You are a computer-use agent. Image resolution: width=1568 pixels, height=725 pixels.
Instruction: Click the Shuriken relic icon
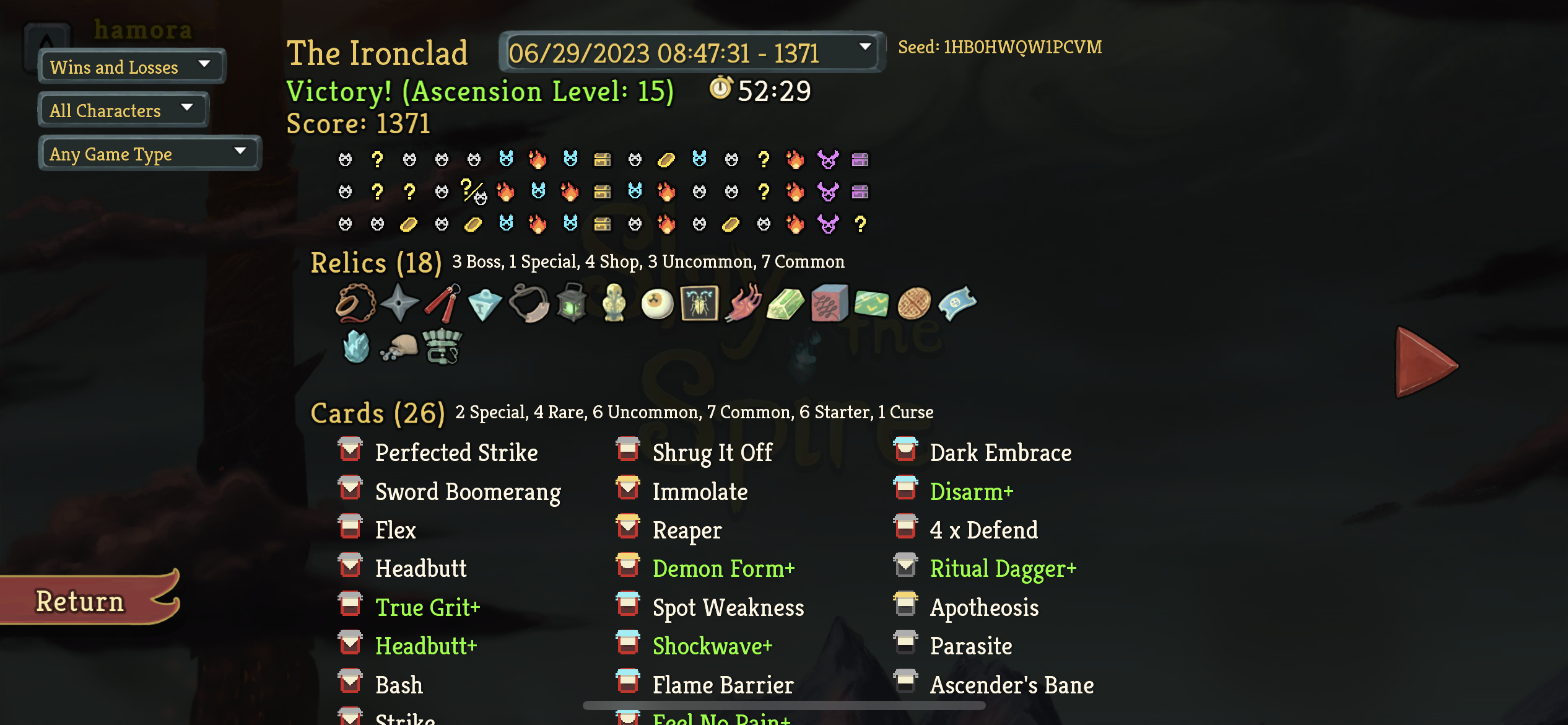[x=399, y=304]
